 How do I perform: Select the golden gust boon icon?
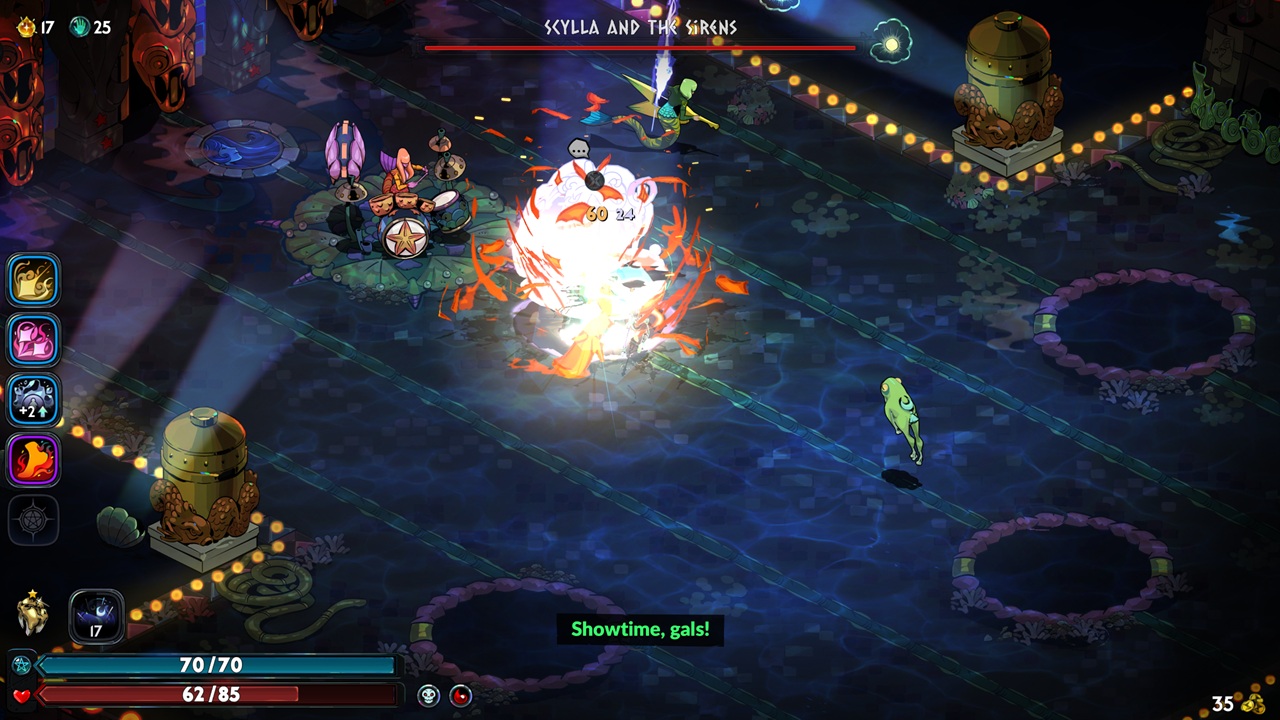click(x=34, y=280)
